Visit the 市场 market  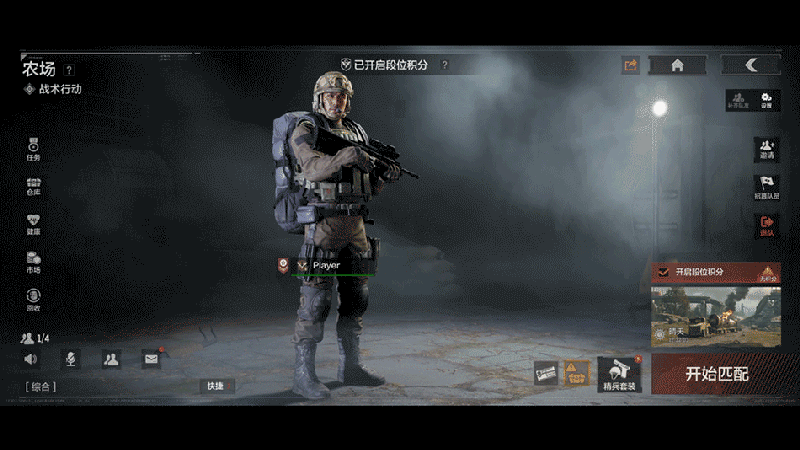[33, 261]
